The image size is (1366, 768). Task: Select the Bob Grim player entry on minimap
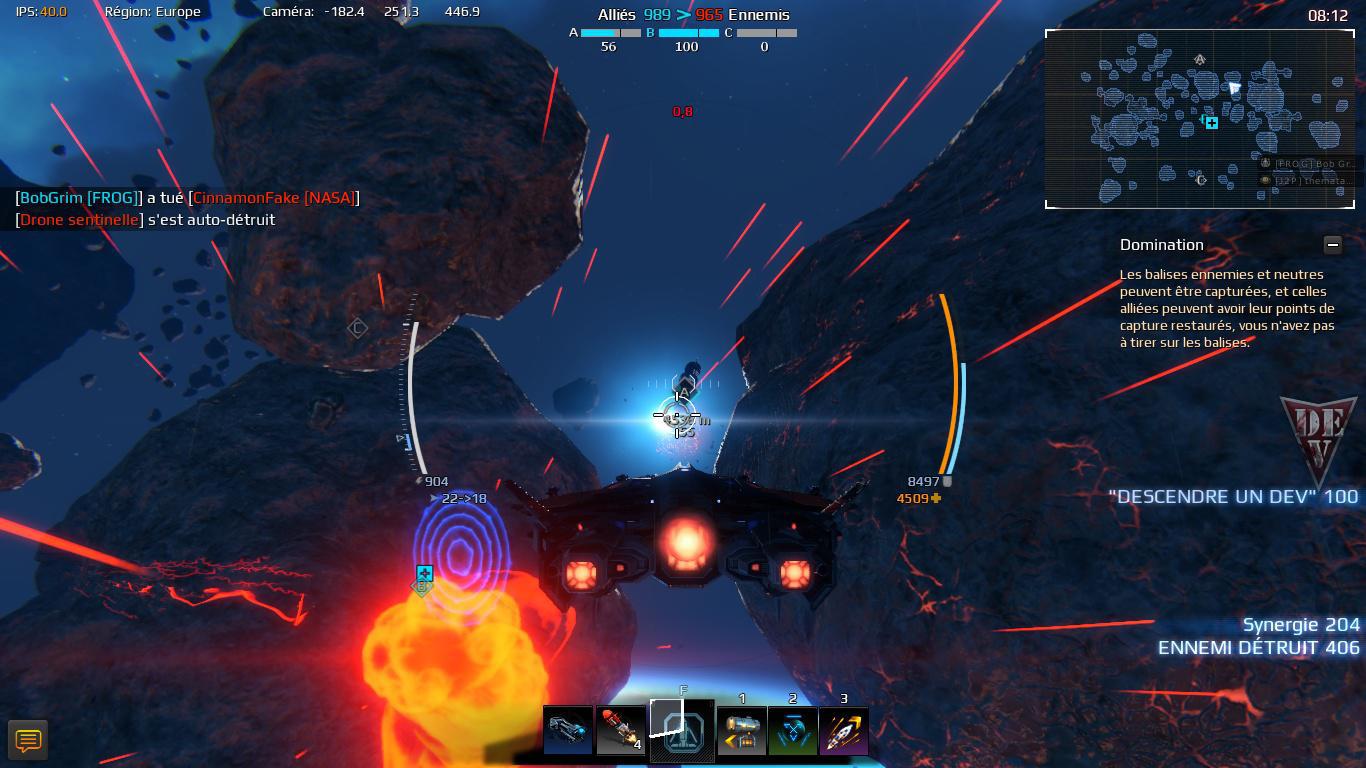coord(1307,163)
